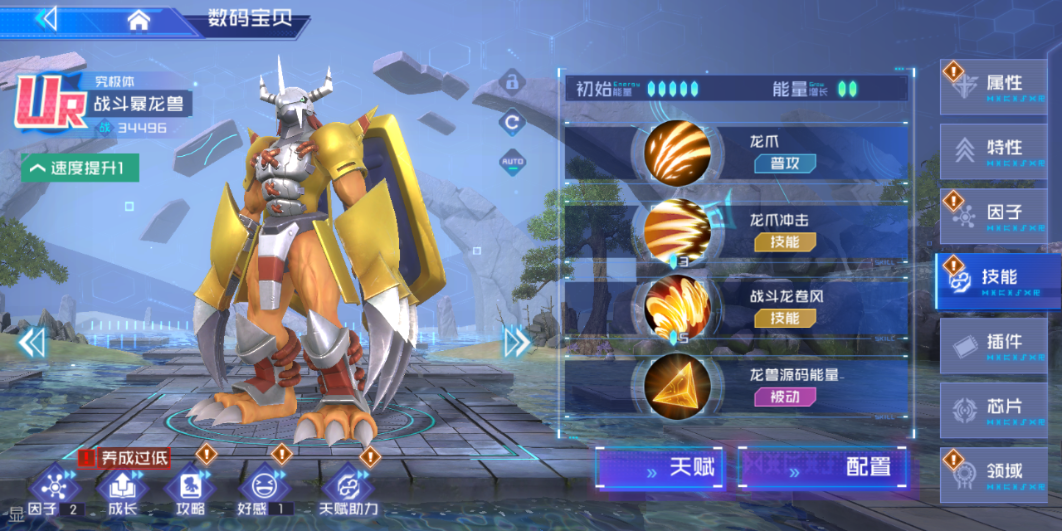Click the reset view rotate icon
Viewport: 1062px width, 531px height.
pos(511,122)
